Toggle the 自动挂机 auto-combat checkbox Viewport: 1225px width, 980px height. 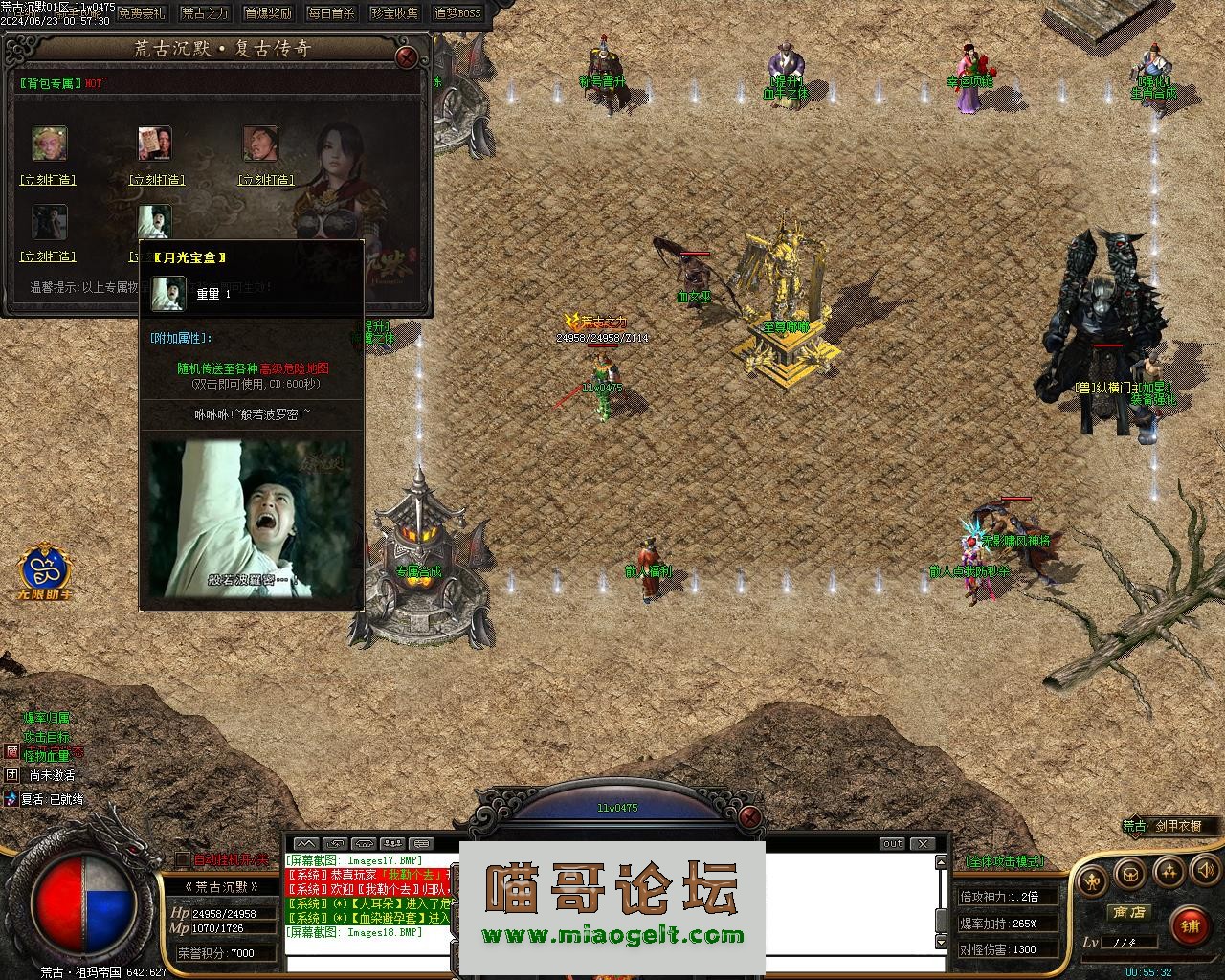tap(183, 859)
